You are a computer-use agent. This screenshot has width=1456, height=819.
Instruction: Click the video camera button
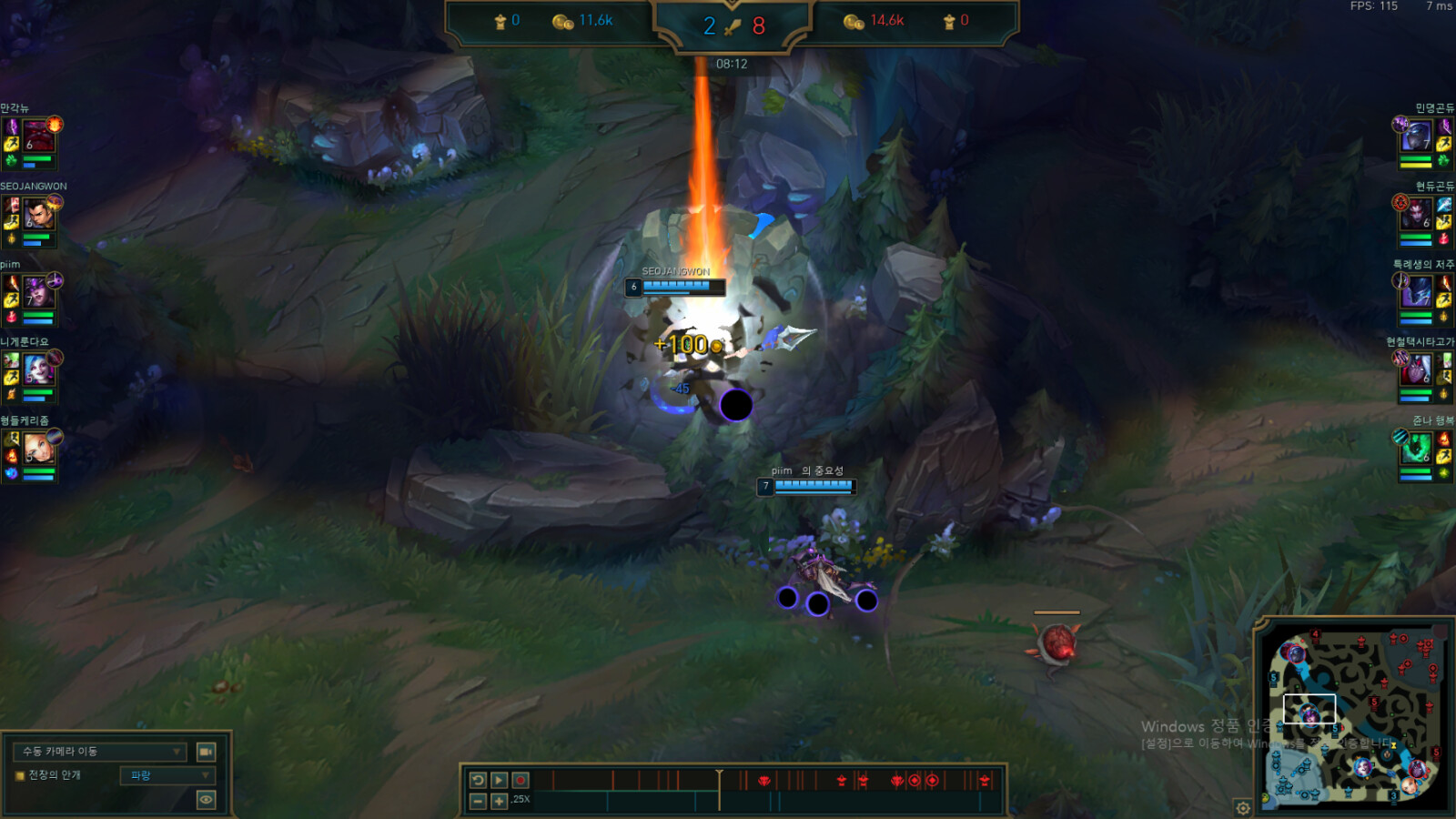207,752
